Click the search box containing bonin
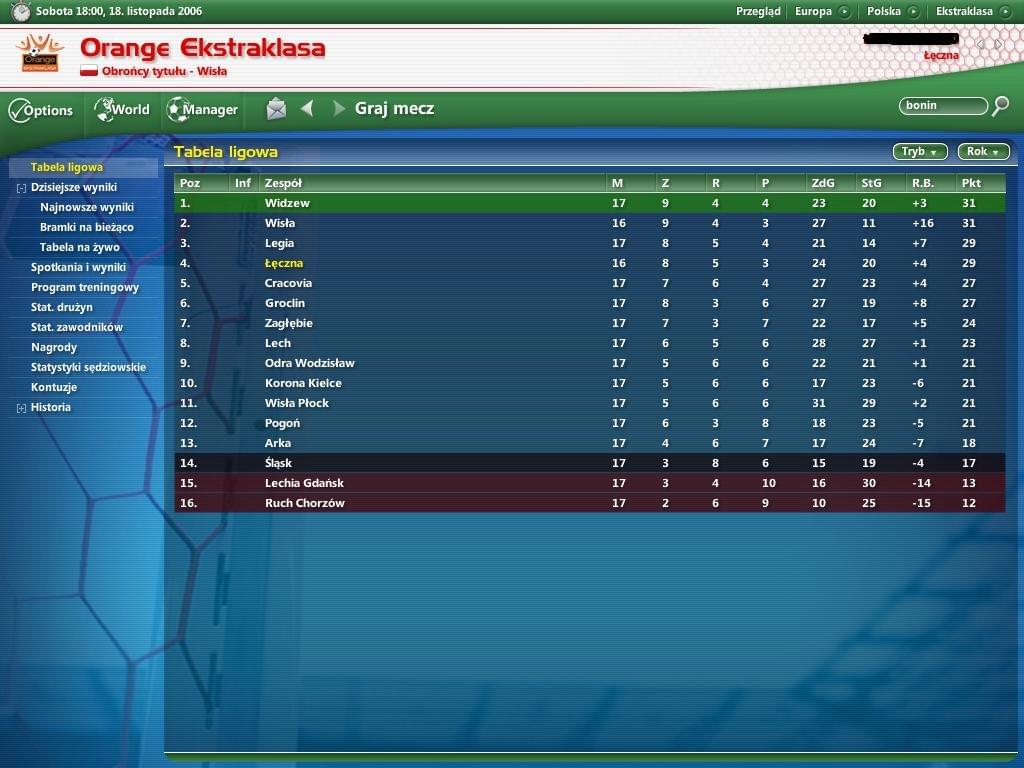Viewport: 1024px width, 768px height. click(942, 105)
